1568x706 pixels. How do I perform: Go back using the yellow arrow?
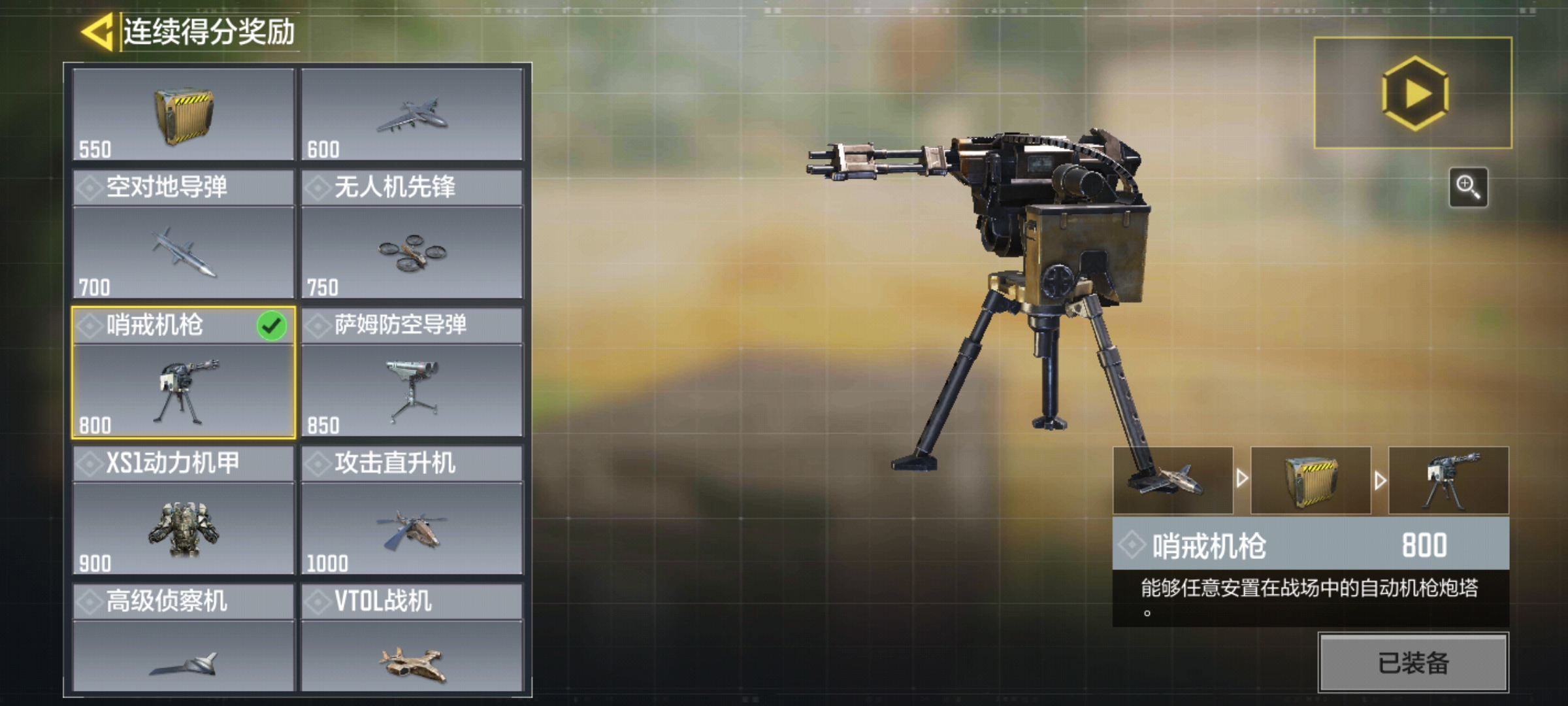click(98, 31)
